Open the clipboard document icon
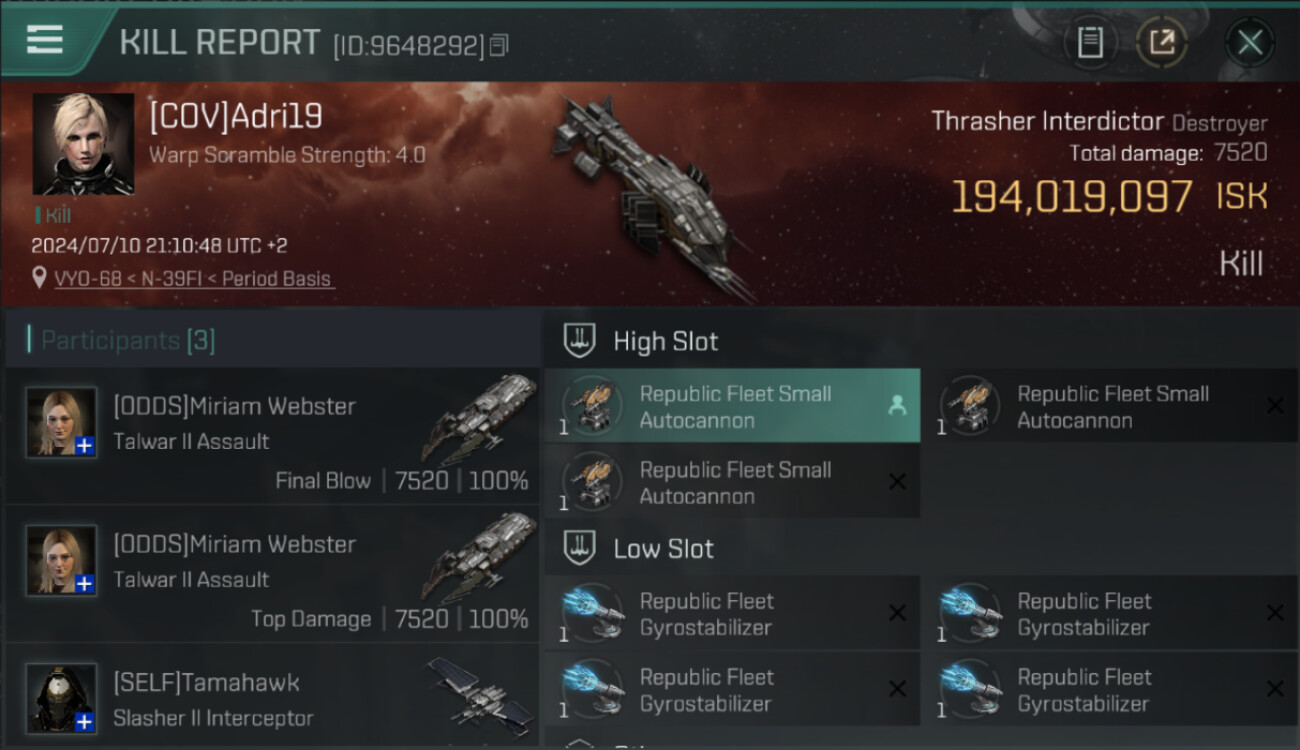Image resolution: width=1300 pixels, height=750 pixels. [1090, 42]
